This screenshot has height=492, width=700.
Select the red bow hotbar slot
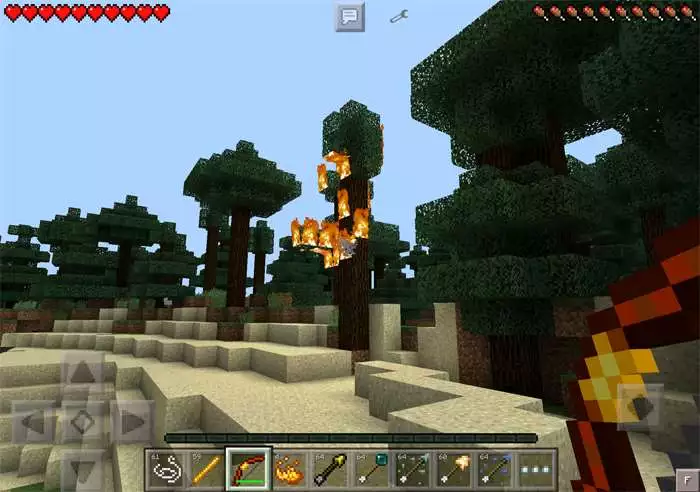(x=246, y=468)
